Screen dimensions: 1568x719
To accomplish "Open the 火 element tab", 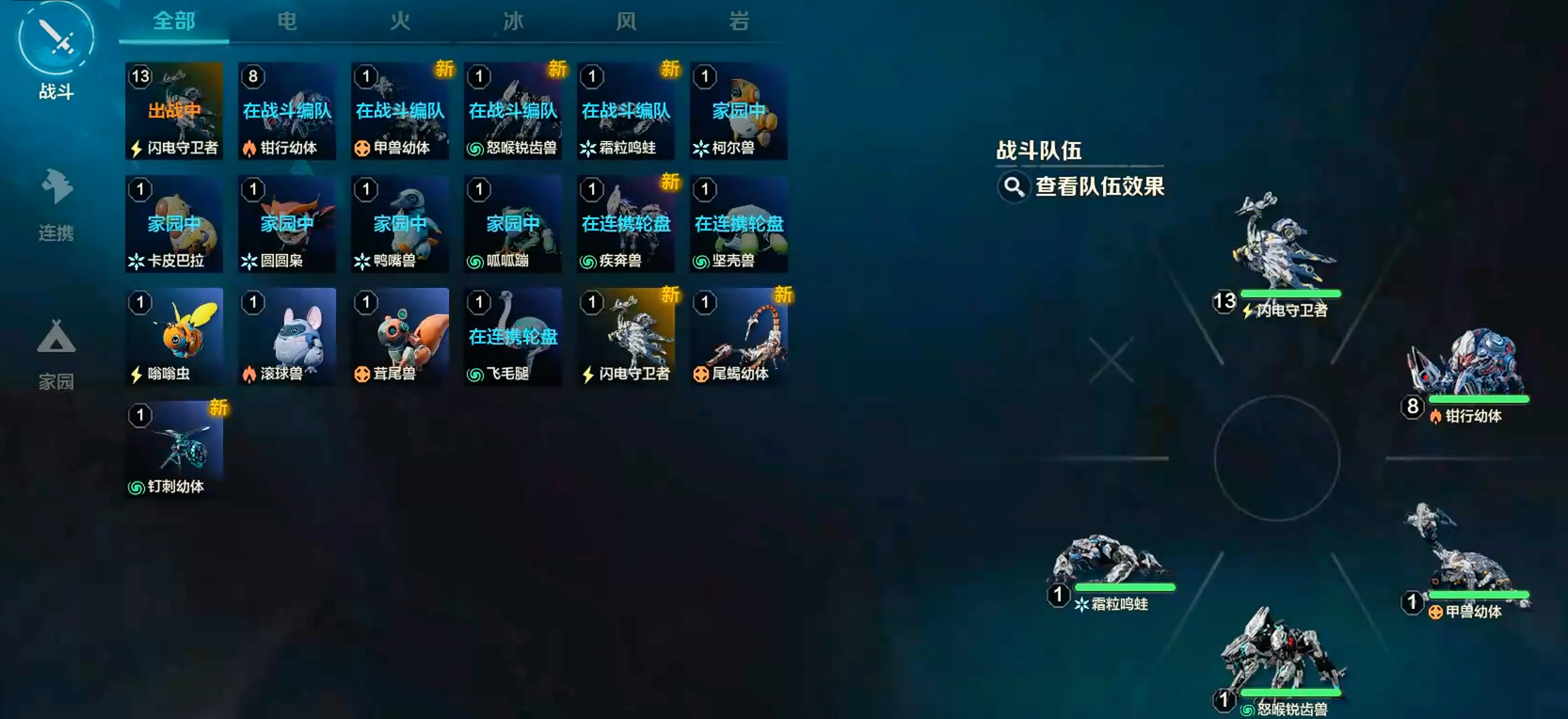I will click(399, 21).
